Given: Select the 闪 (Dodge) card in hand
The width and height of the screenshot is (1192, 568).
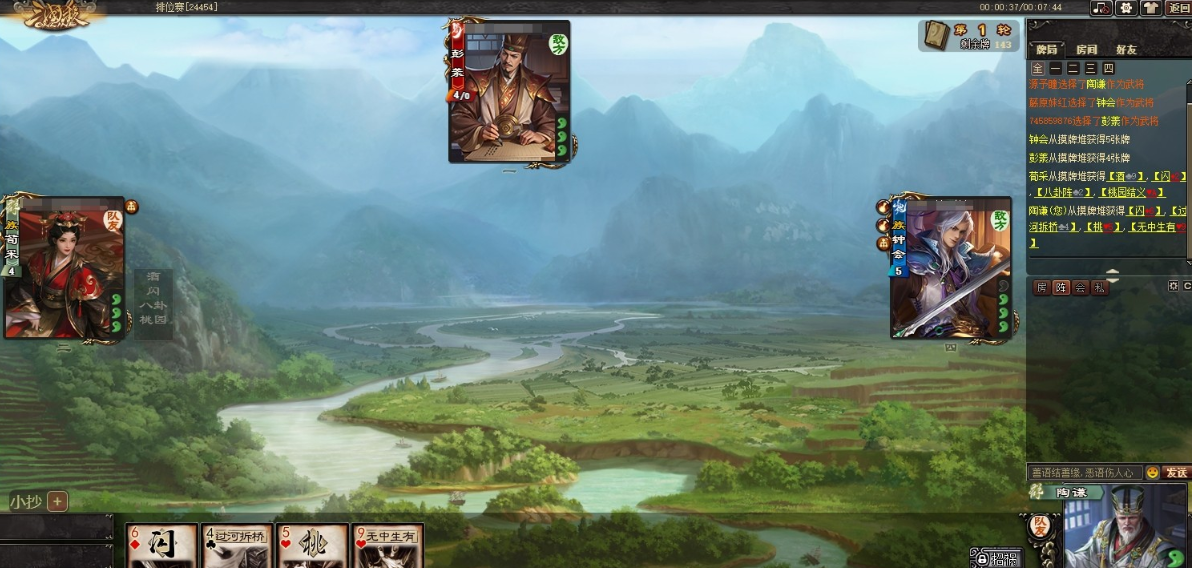Looking at the screenshot, I should point(162,546).
